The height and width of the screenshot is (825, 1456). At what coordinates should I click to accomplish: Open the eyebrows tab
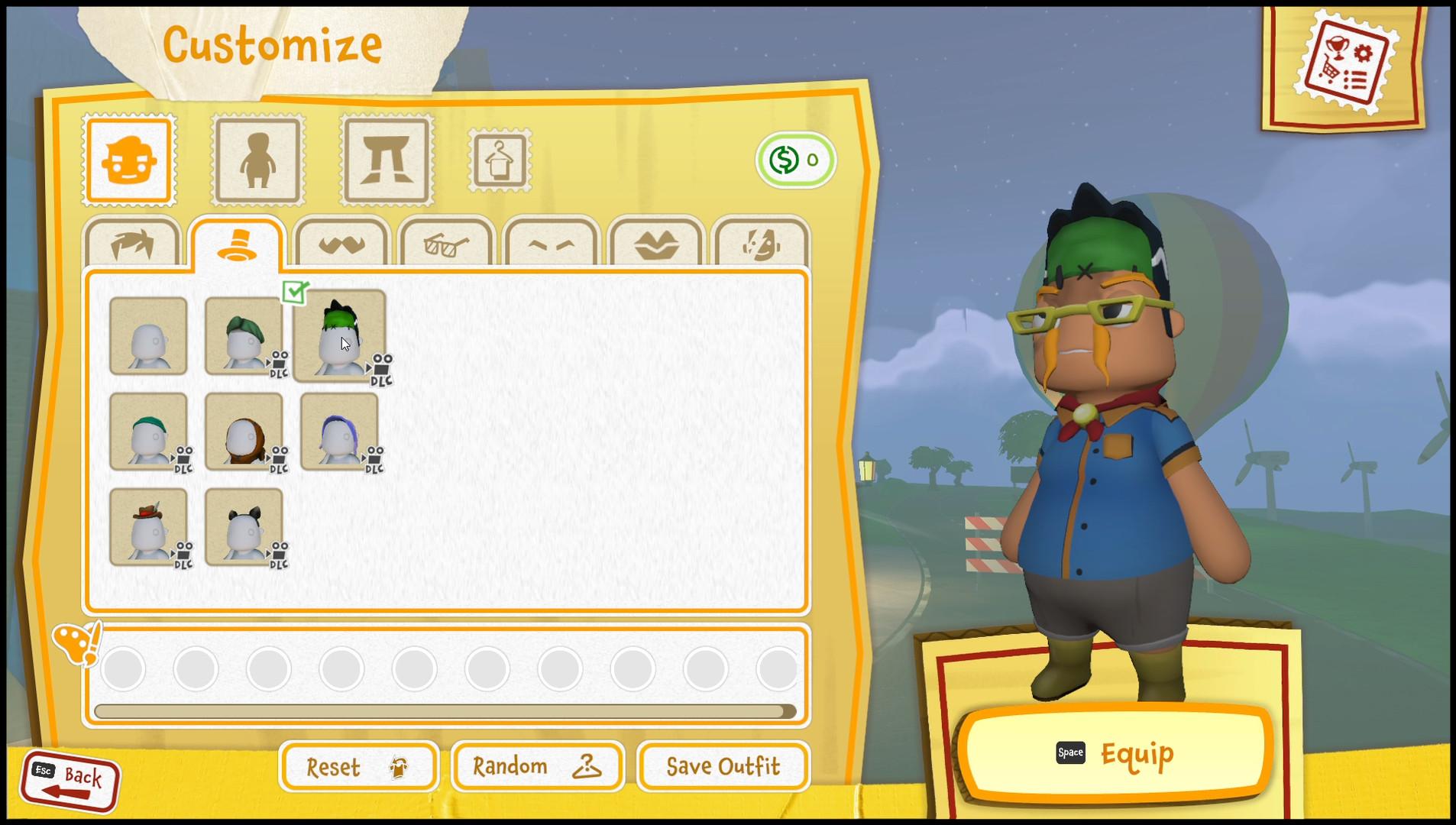[x=551, y=243]
